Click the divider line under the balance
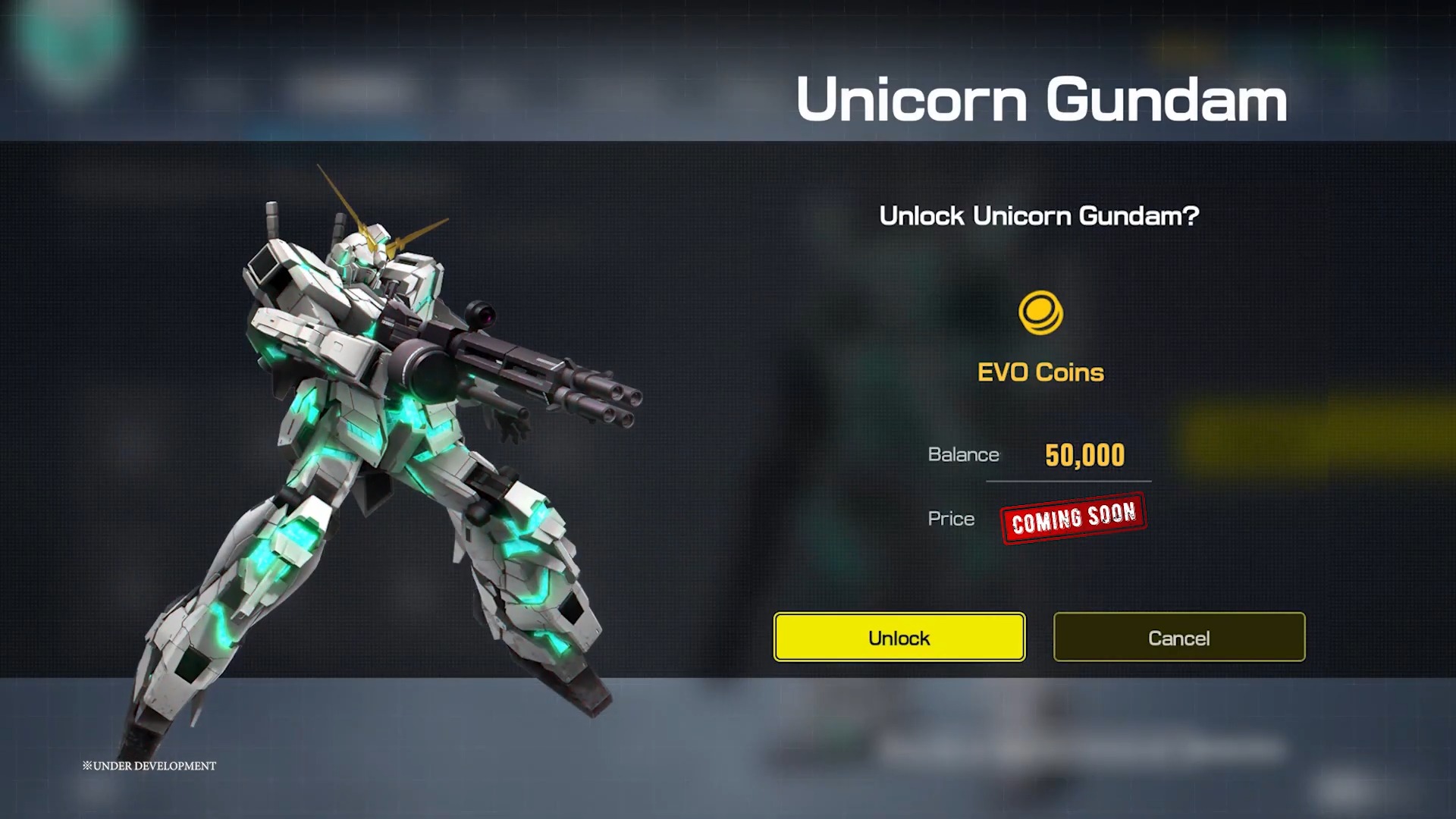 tap(1069, 482)
